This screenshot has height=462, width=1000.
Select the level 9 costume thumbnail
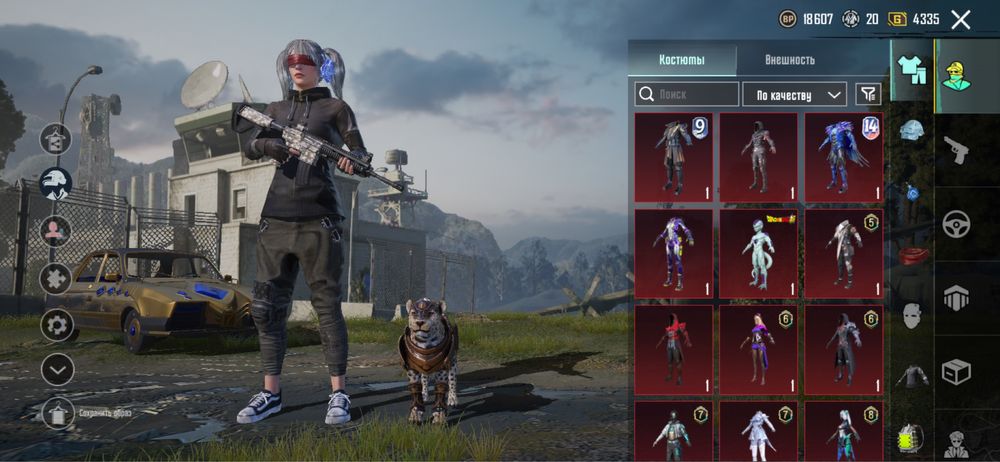click(x=673, y=156)
